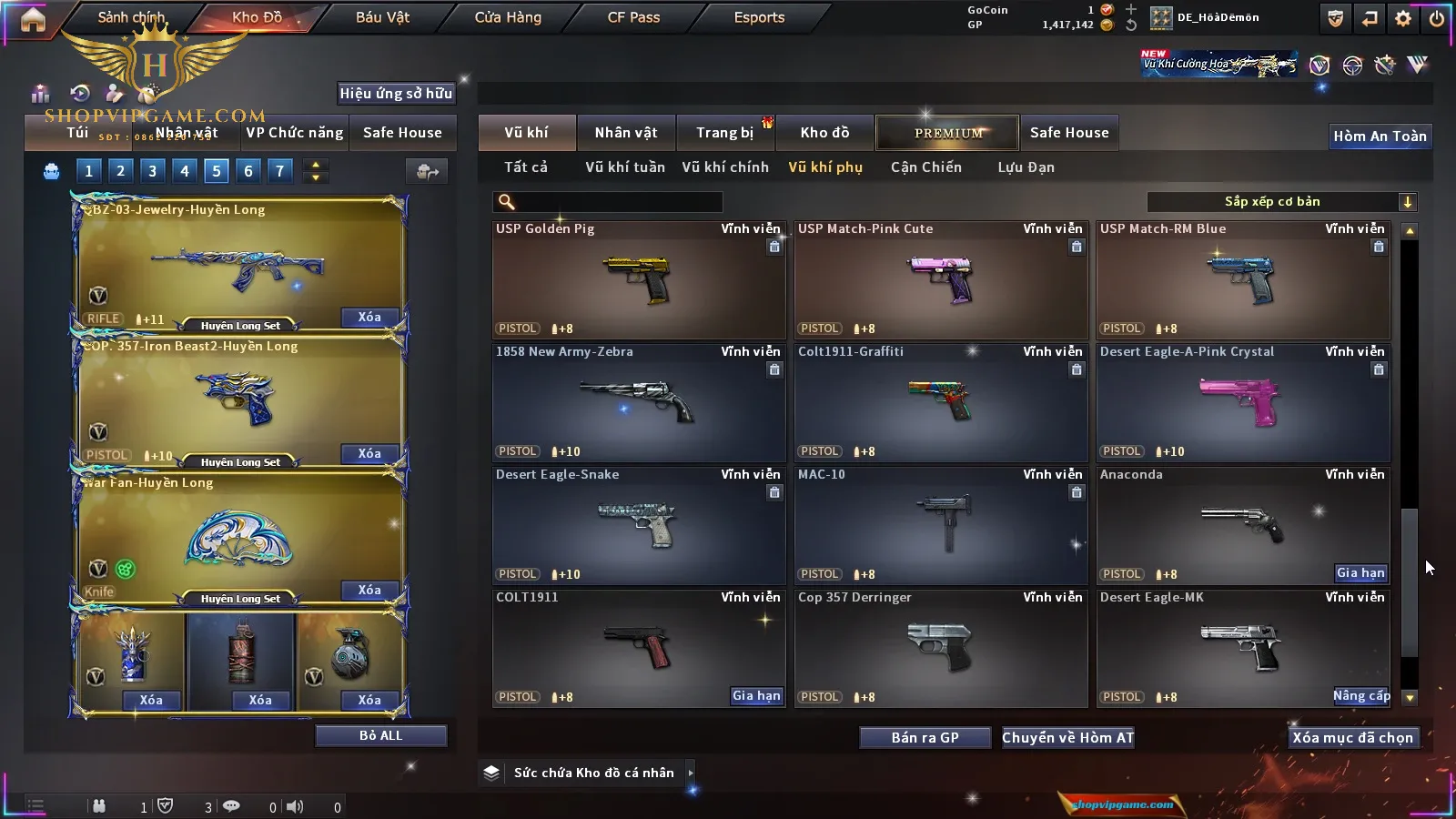This screenshot has height=819, width=1456.
Task: Switch to bag slot number 3
Action: click(x=152, y=170)
